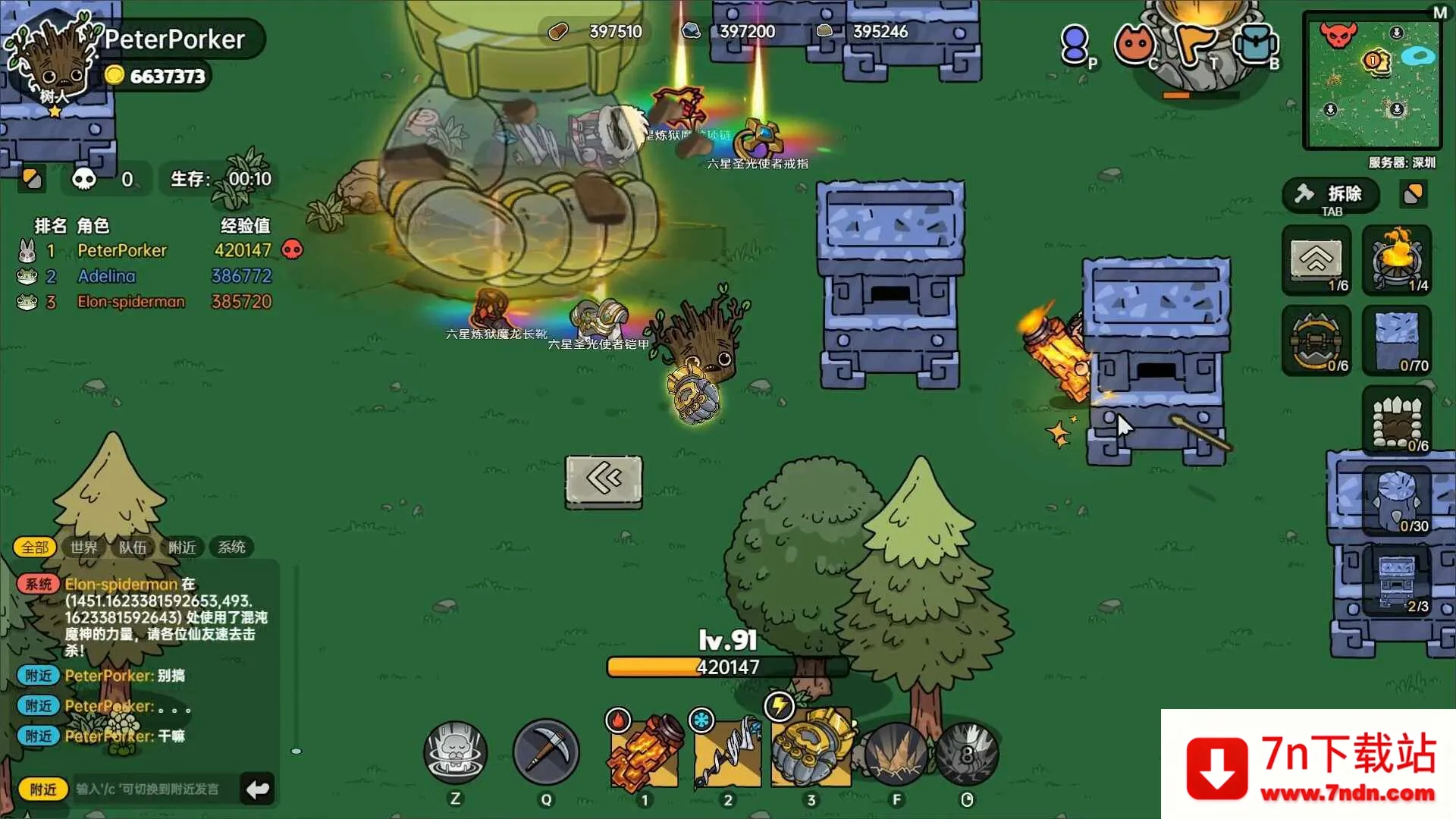Switch to the 世界 chat tab

(83, 547)
